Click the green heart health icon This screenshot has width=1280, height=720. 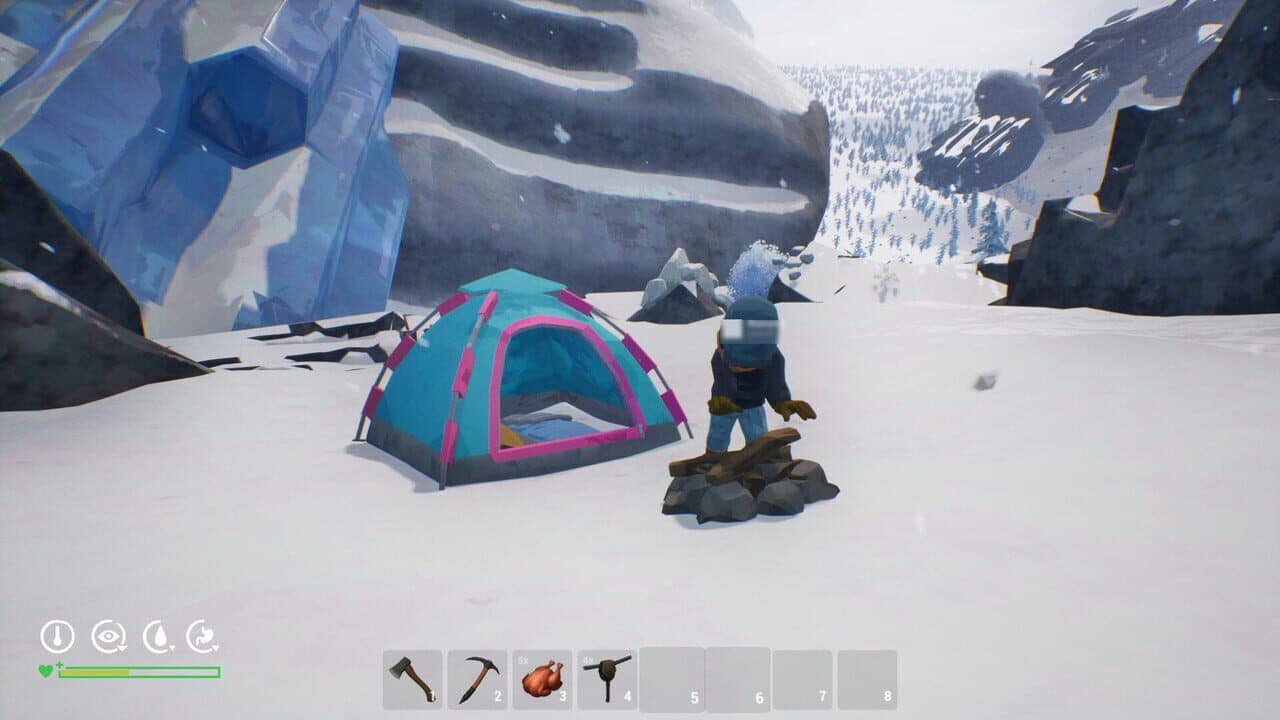[46, 670]
